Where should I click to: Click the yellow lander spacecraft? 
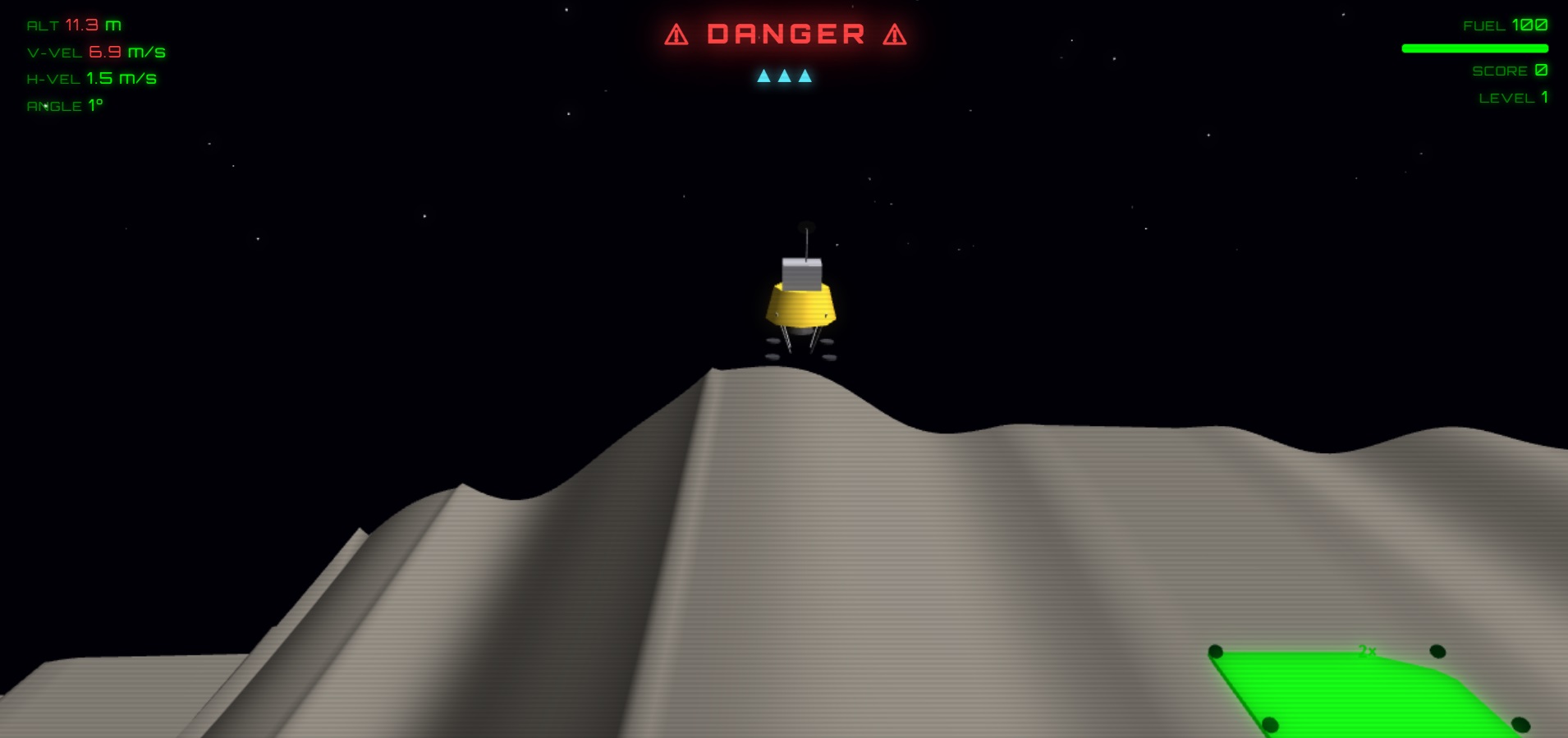(800, 305)
